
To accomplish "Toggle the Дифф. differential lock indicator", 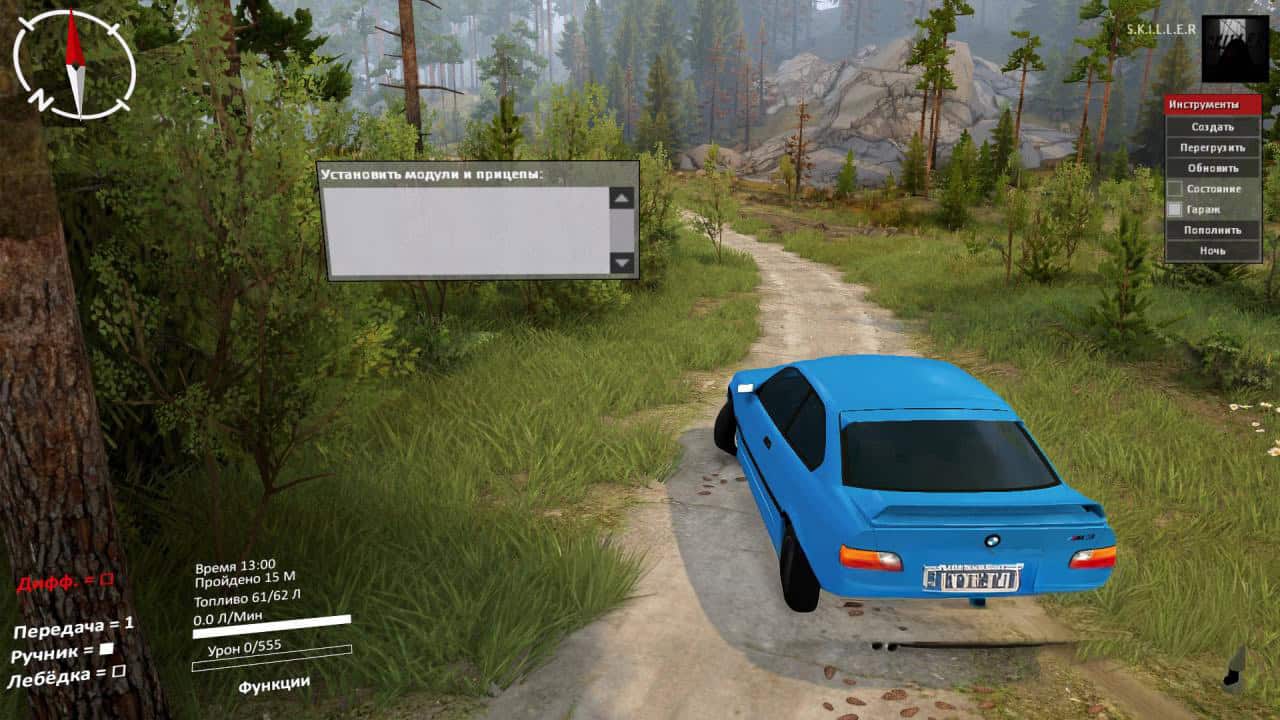I will 107,579.
